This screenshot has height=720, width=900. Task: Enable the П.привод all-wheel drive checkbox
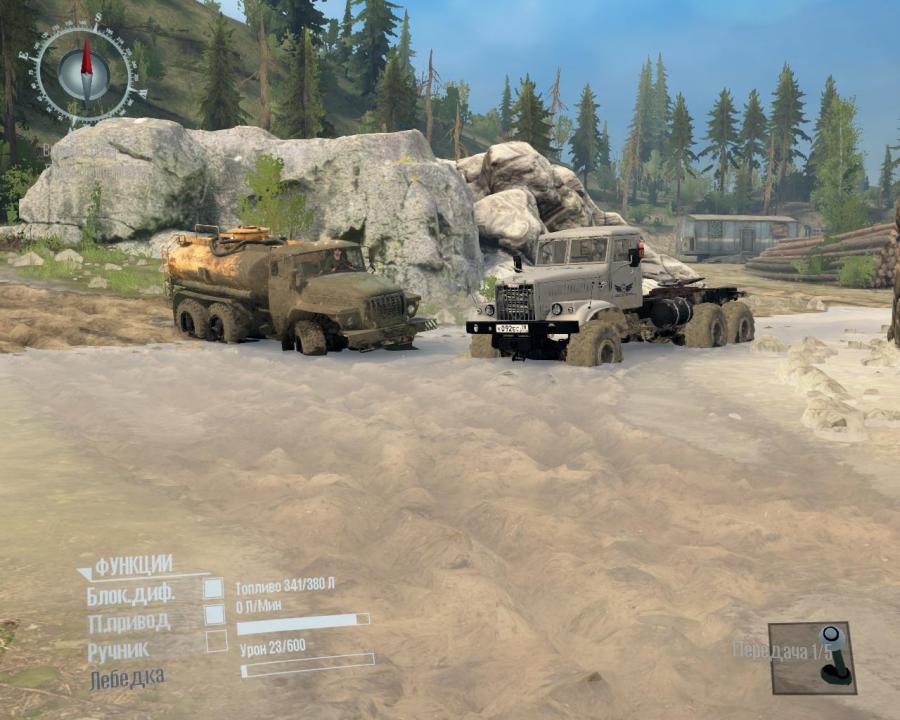pyautogui.click(x=214, y=615)
